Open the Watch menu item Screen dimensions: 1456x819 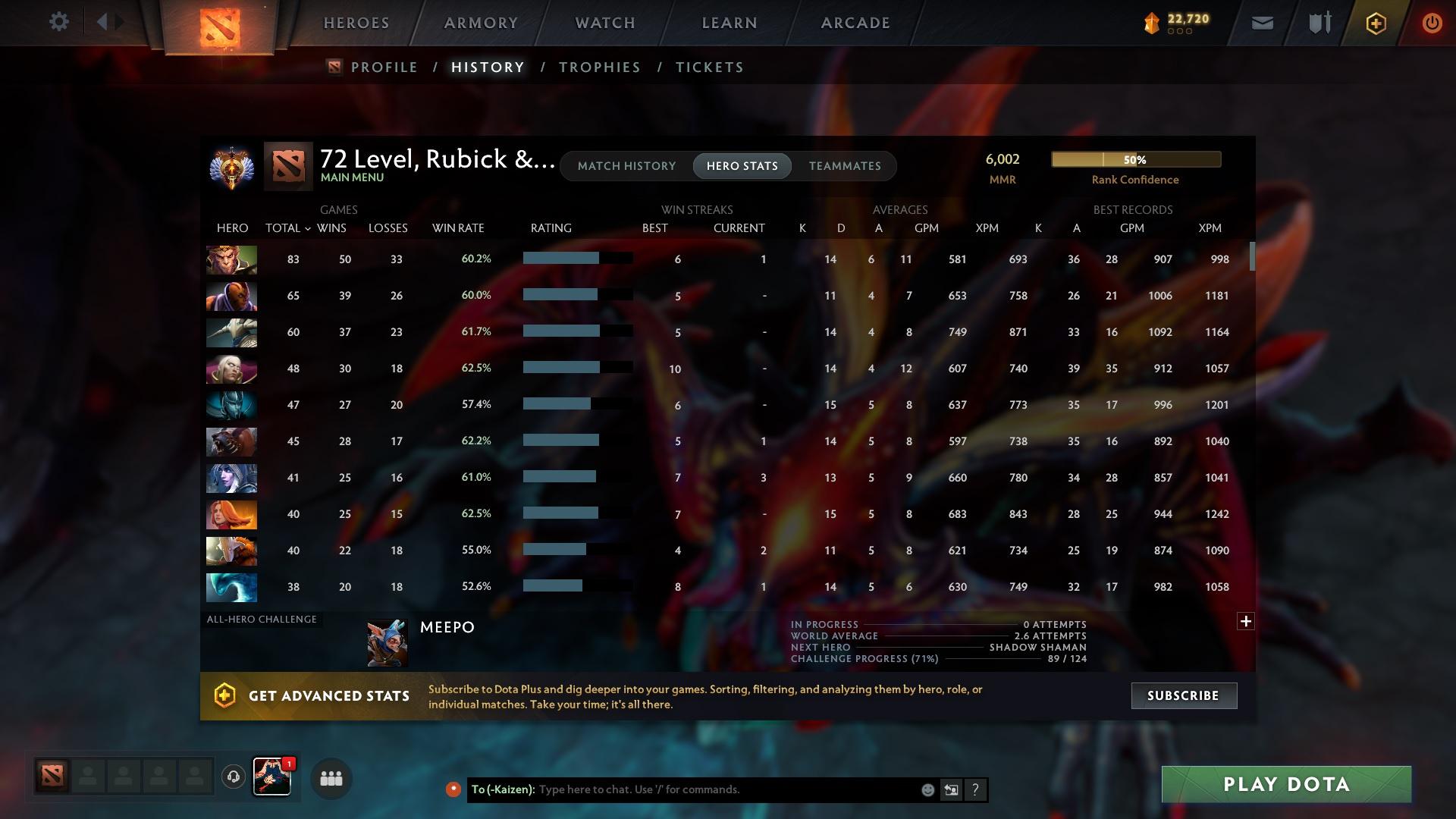click(x=603, y=23)
